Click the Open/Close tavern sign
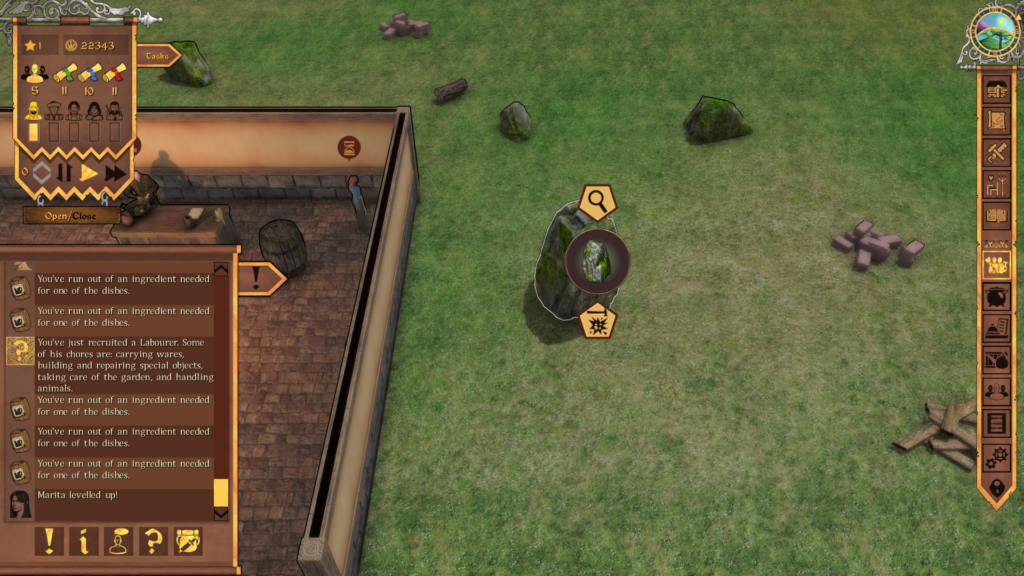Screen dimensions: 1024x576 pos(71,215)
